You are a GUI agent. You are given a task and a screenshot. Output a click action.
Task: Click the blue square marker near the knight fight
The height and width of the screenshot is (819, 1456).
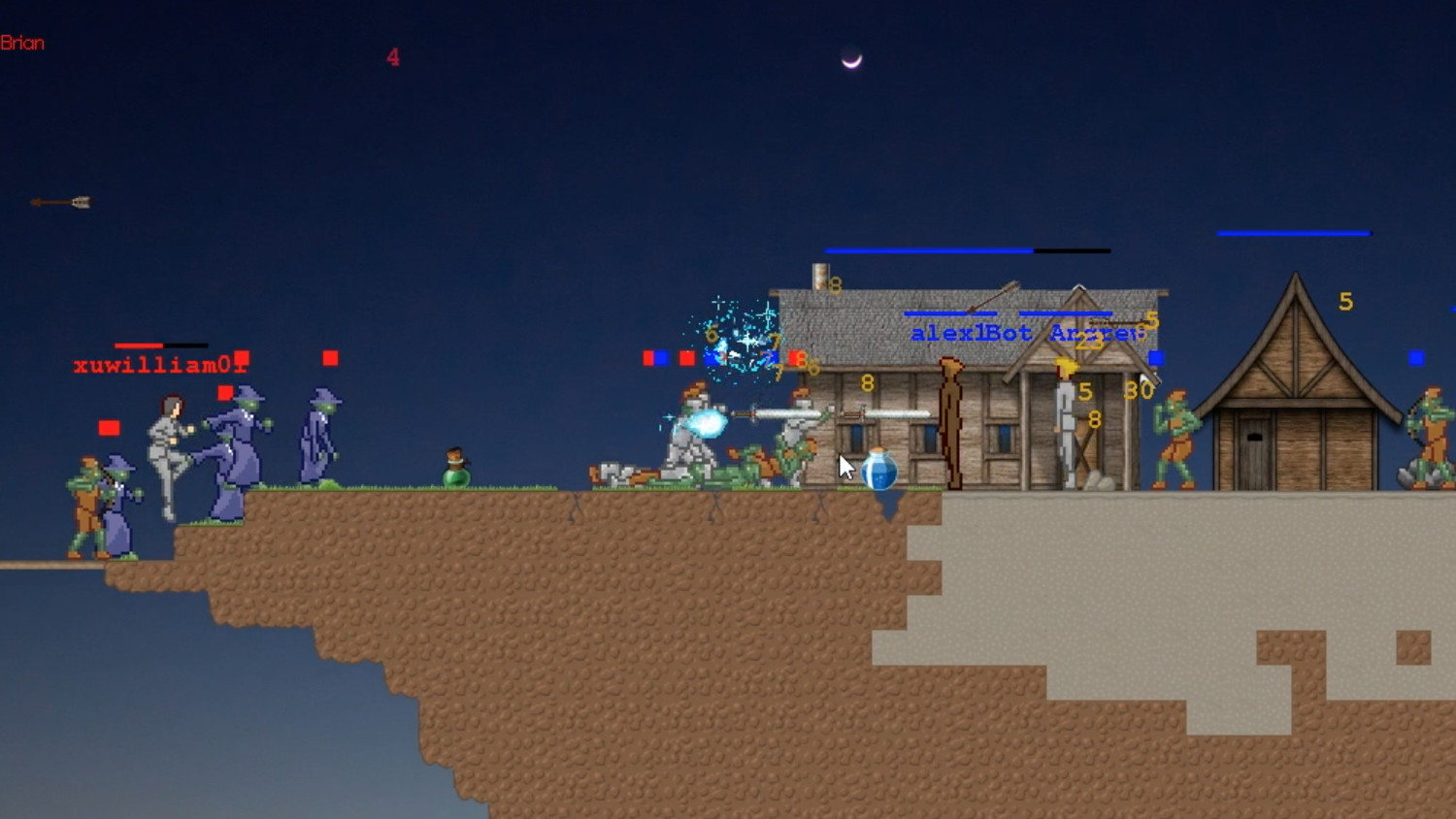663,358
